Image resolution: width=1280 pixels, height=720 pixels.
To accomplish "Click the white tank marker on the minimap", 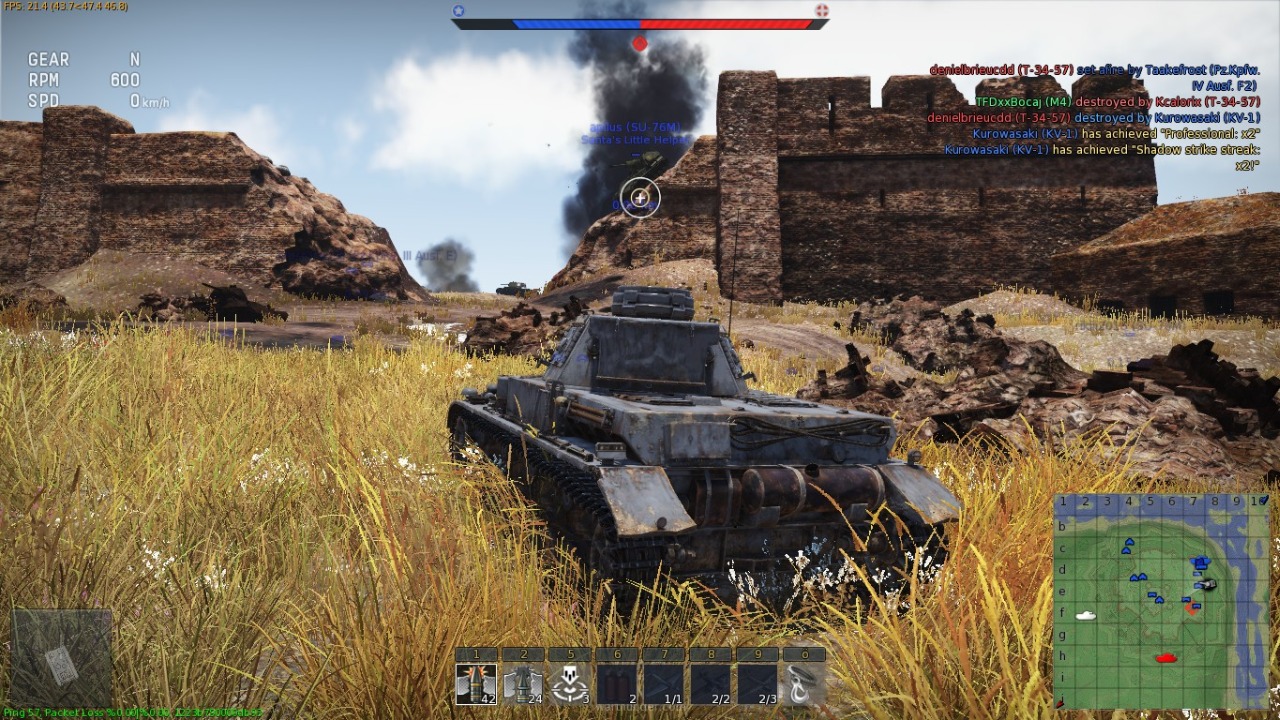I will coord(1085,616).
